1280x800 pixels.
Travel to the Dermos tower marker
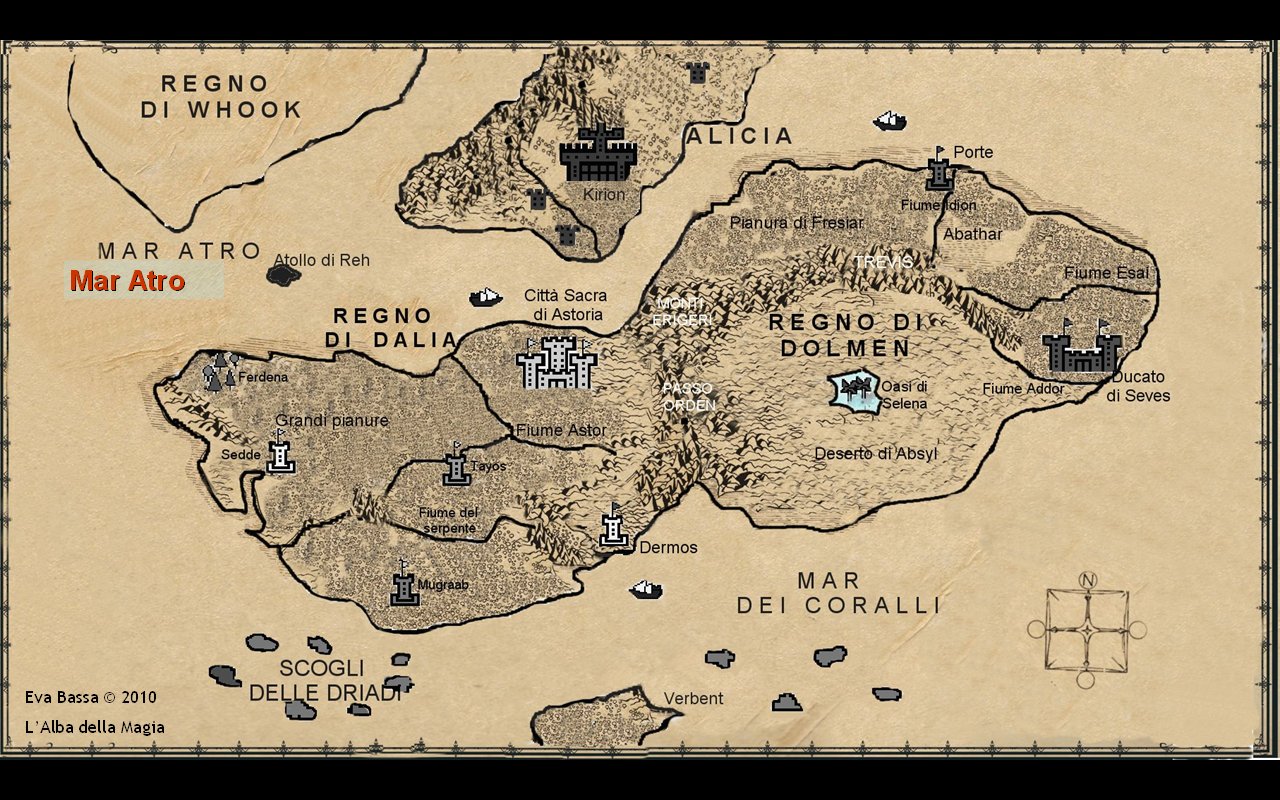click(613, 526)
